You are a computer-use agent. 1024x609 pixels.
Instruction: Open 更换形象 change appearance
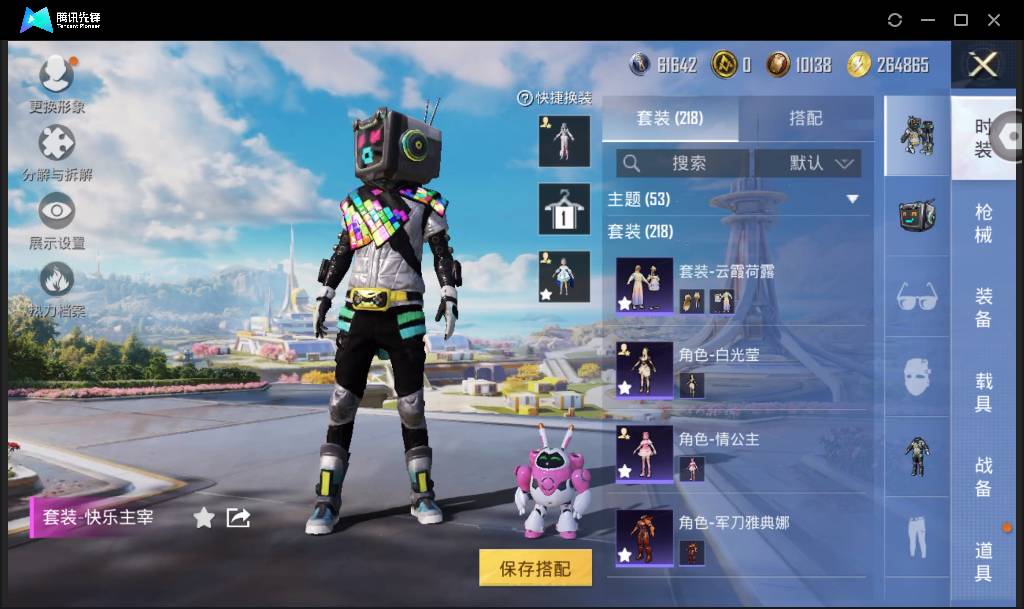coord(57,76)
